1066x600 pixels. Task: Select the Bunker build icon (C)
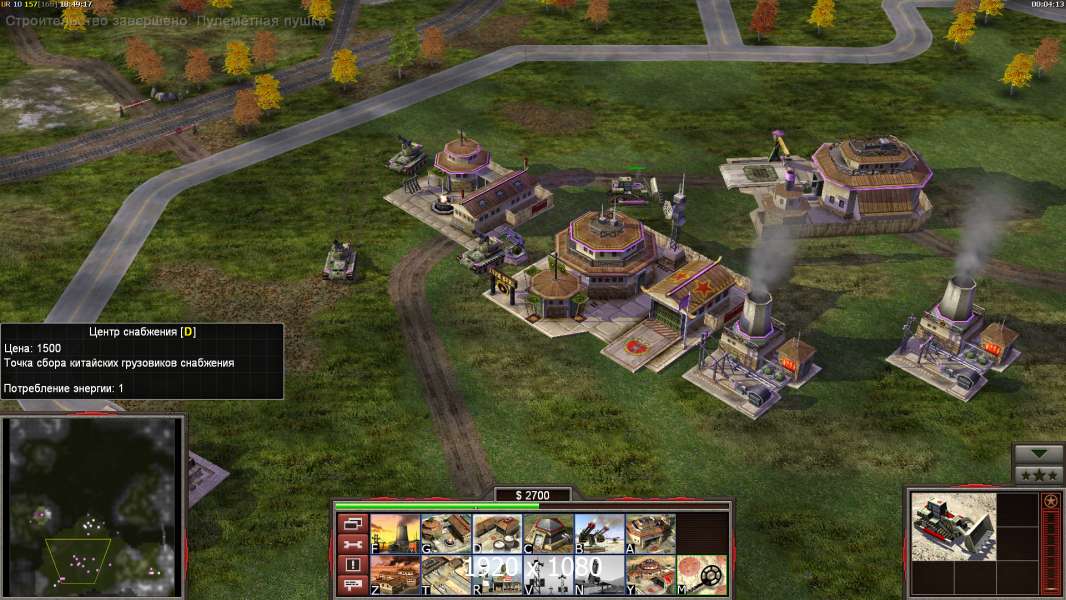pos(548,533)
